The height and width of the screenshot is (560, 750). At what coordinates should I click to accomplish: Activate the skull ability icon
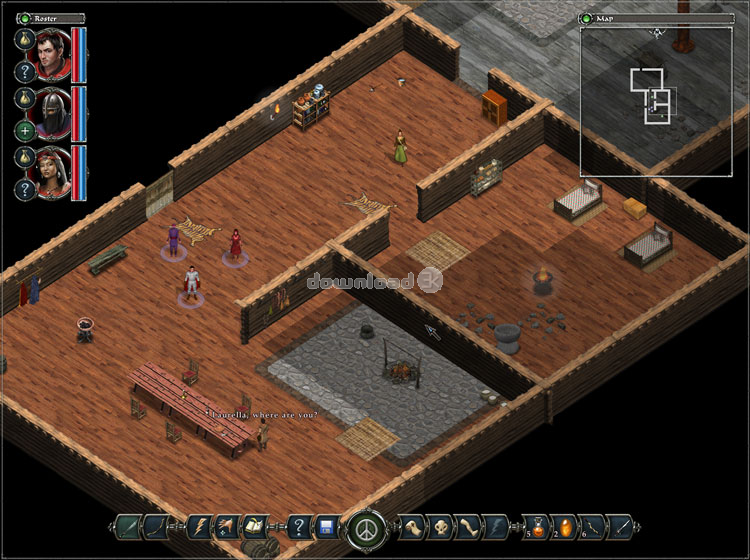coord(441,527)
